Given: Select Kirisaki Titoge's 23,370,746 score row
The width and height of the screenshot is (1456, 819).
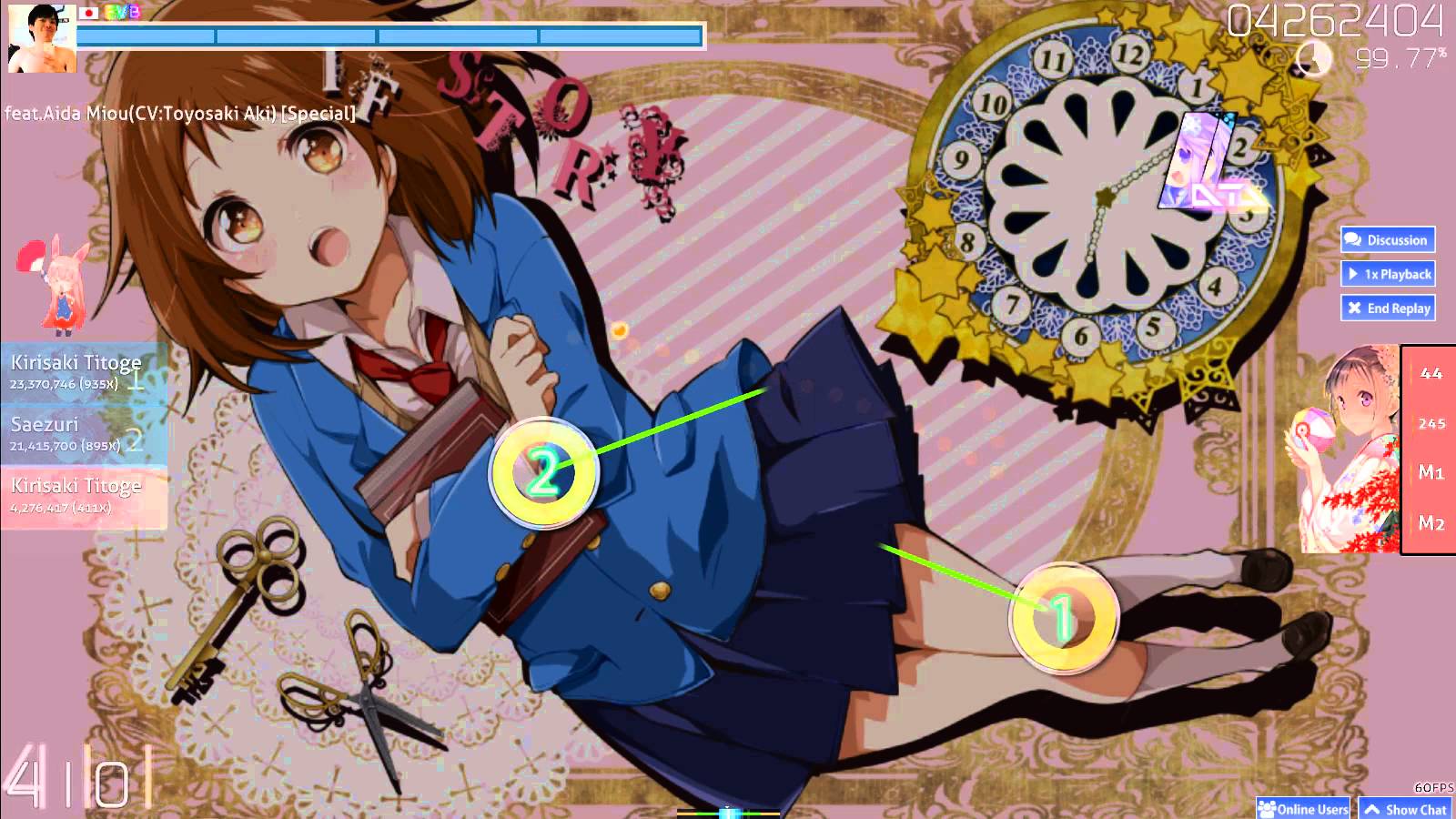Looking at the screenshot, I should (x=82, y=372).
